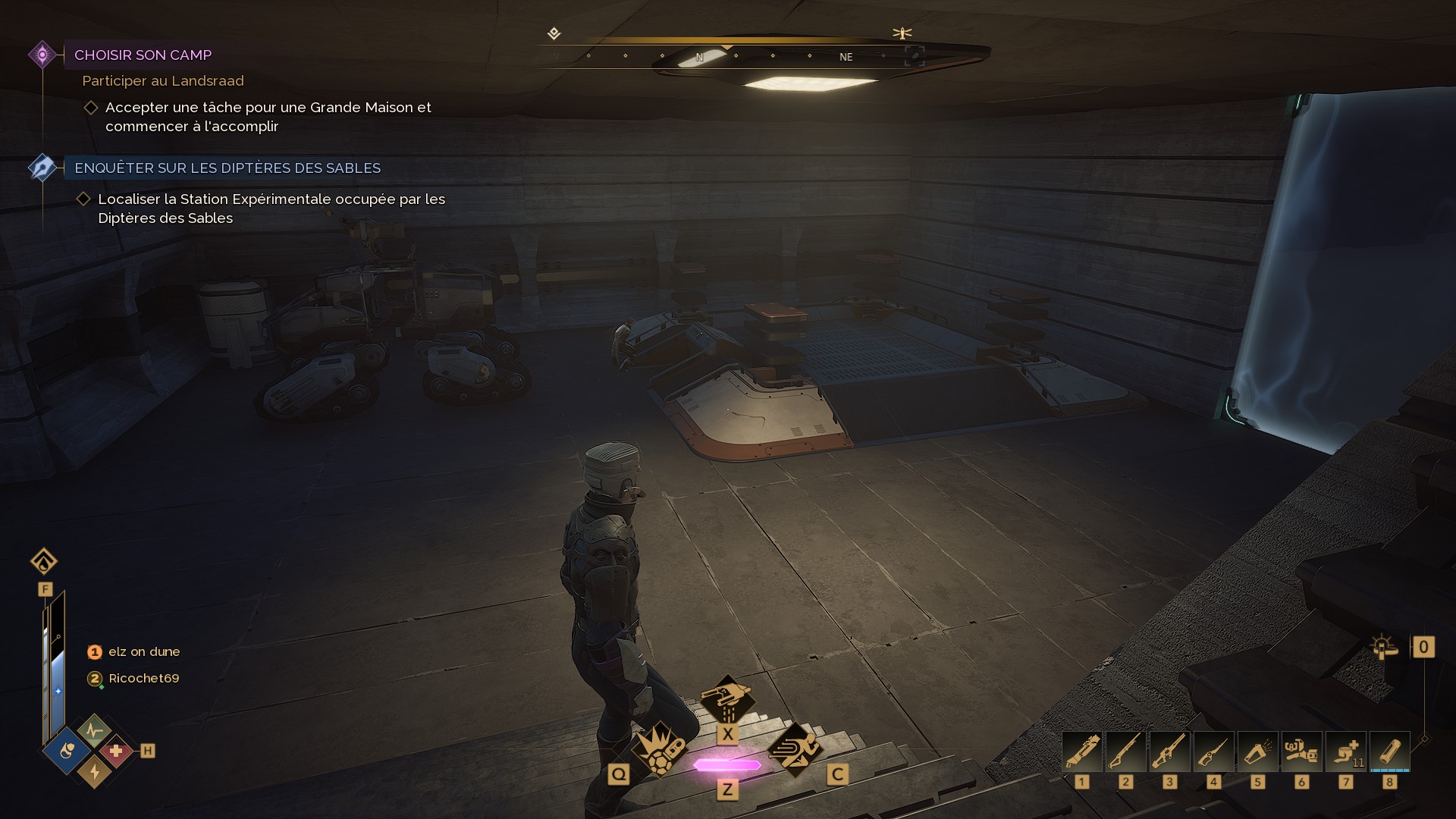Select party member elz on dune
The image size is (1456, 819).
(143, 651)
